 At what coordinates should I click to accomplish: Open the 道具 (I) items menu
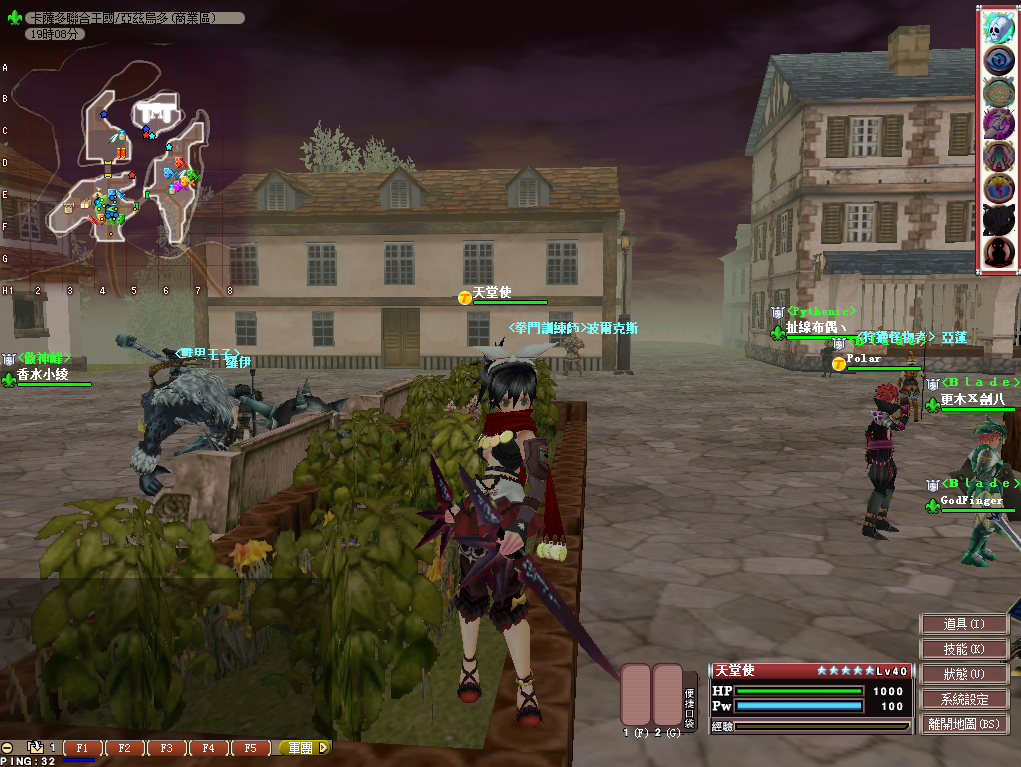click(964, 624)
